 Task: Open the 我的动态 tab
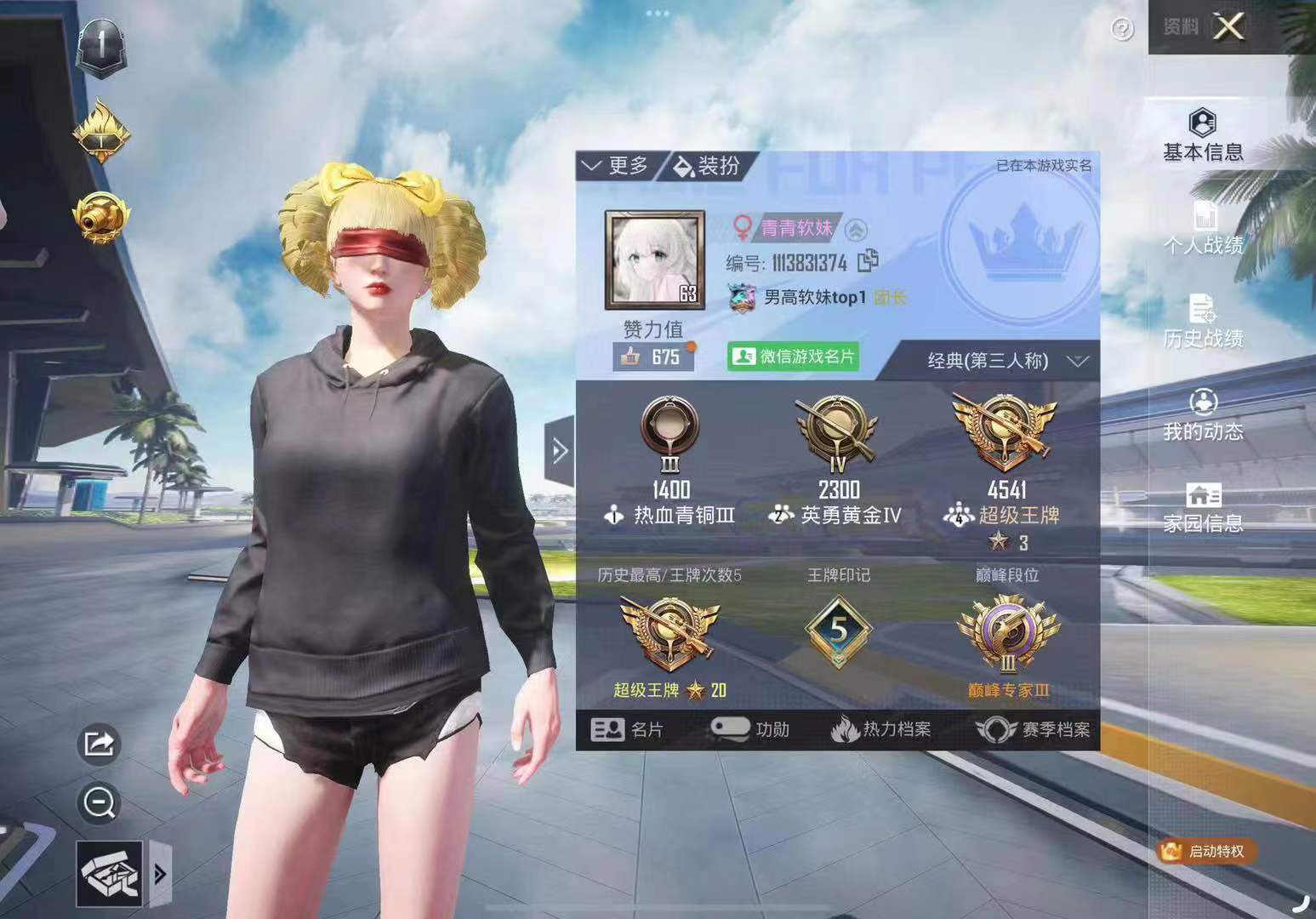tap(1203, 415)
